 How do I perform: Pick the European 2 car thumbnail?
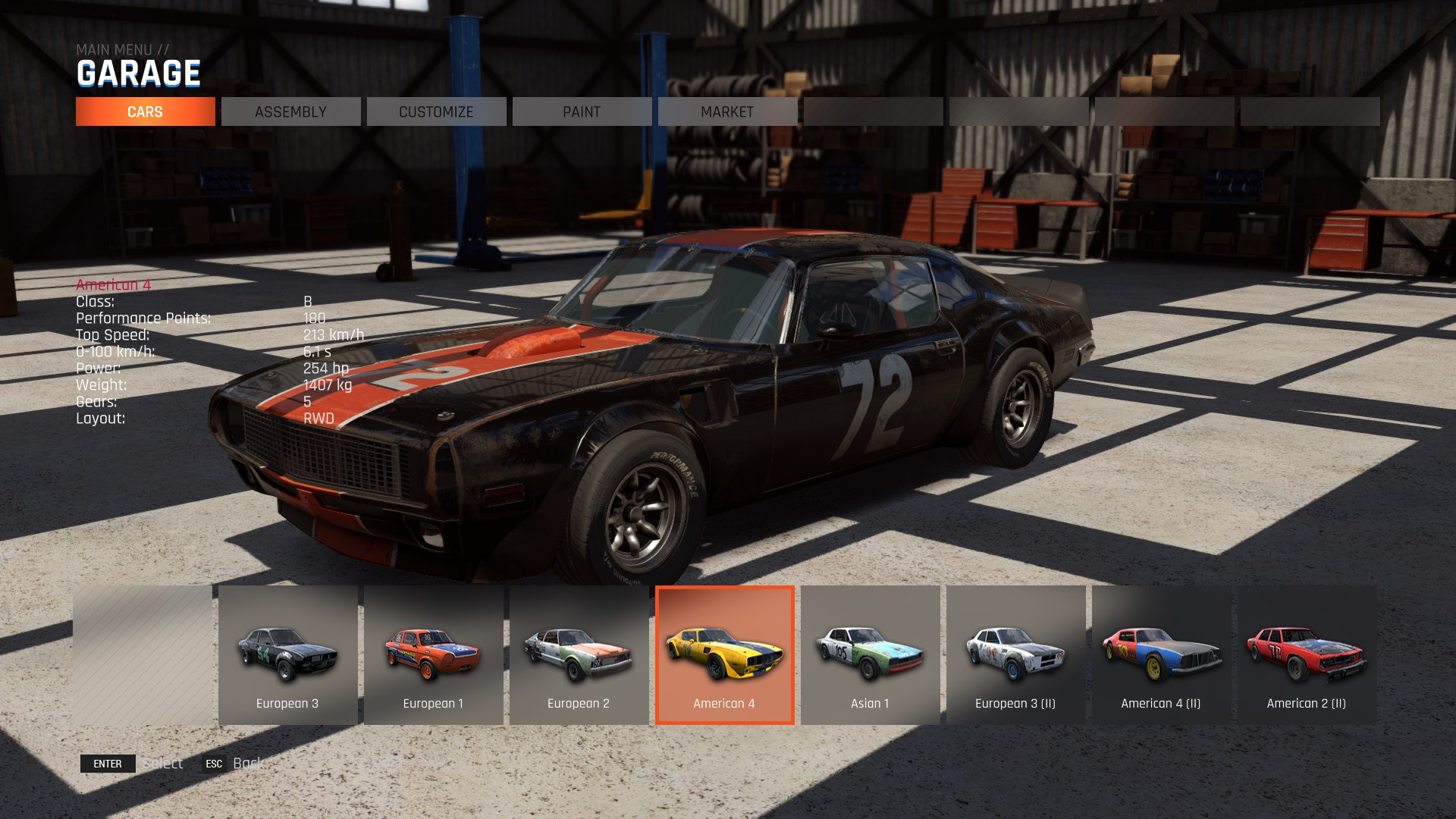[579, 655]
